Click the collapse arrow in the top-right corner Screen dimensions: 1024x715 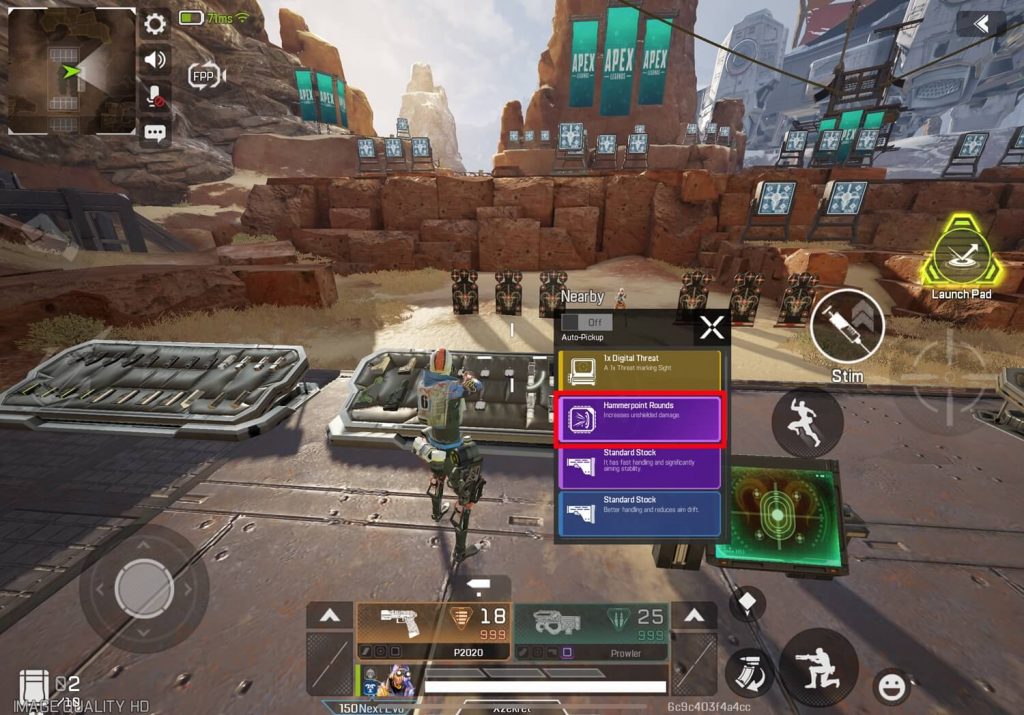pyautogui.click(x=980, y=23)
